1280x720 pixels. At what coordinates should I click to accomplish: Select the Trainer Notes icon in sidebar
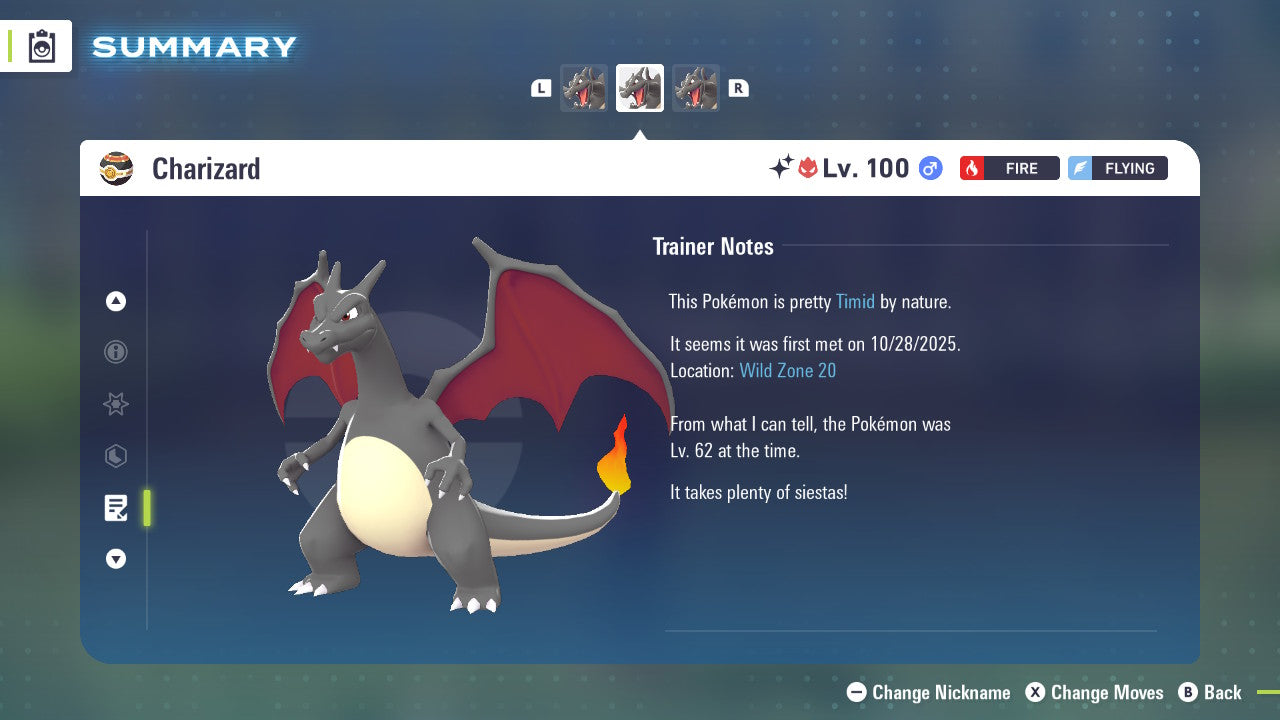tap(115, 507)
